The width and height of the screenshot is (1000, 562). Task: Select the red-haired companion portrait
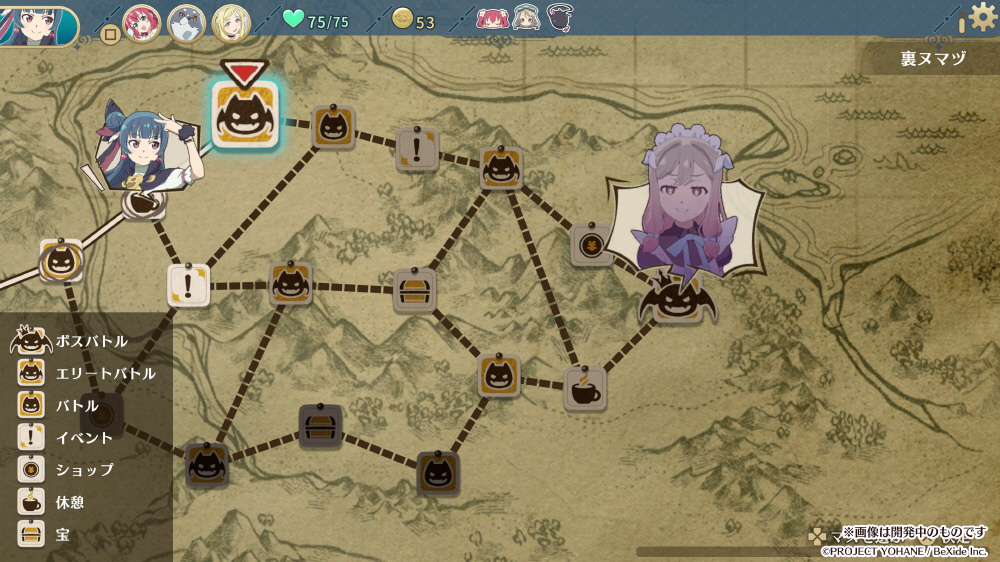click(142, 22)
